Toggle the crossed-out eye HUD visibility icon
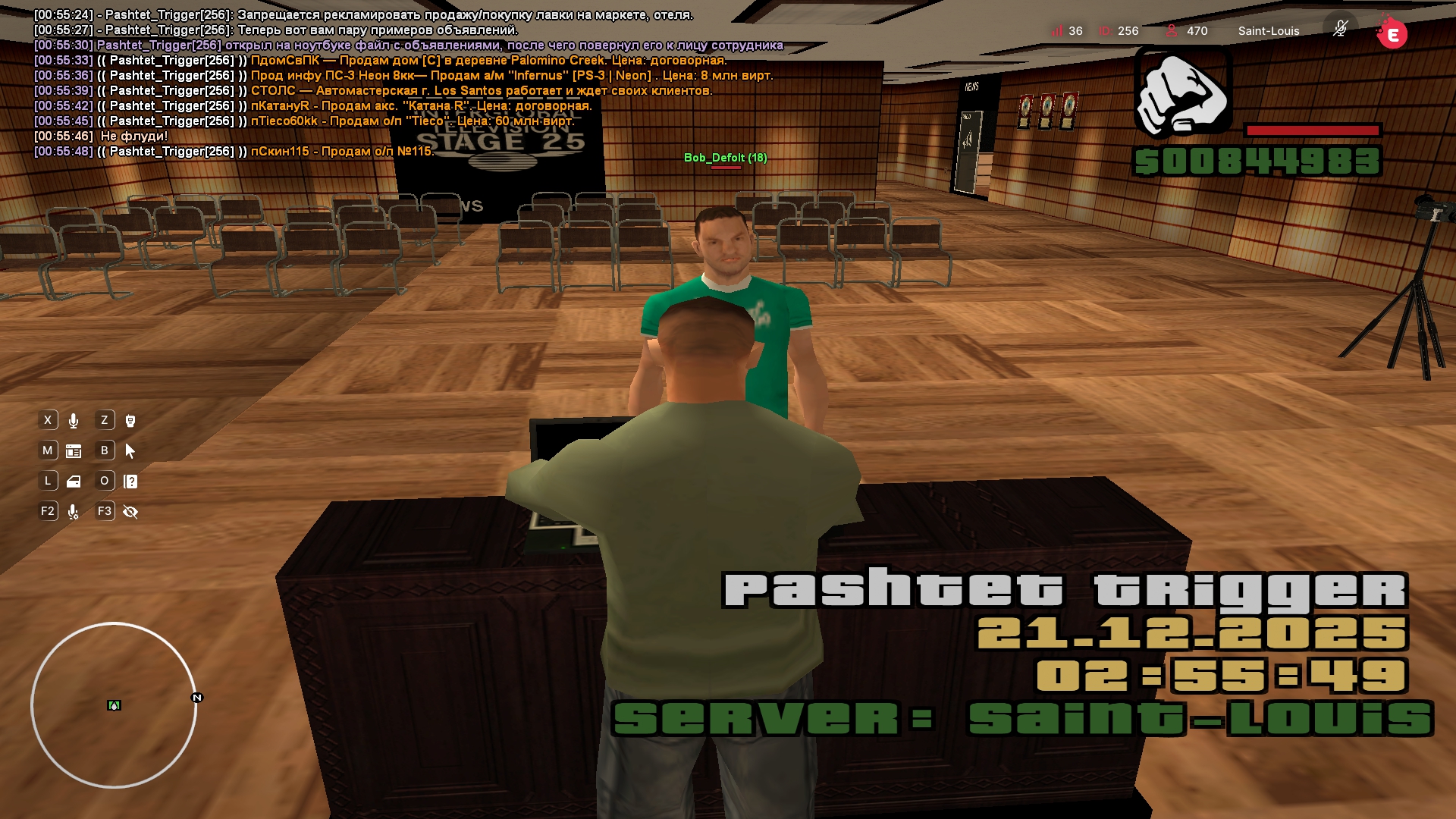This screenshot has height=819, width=1456. pos(130,512)
